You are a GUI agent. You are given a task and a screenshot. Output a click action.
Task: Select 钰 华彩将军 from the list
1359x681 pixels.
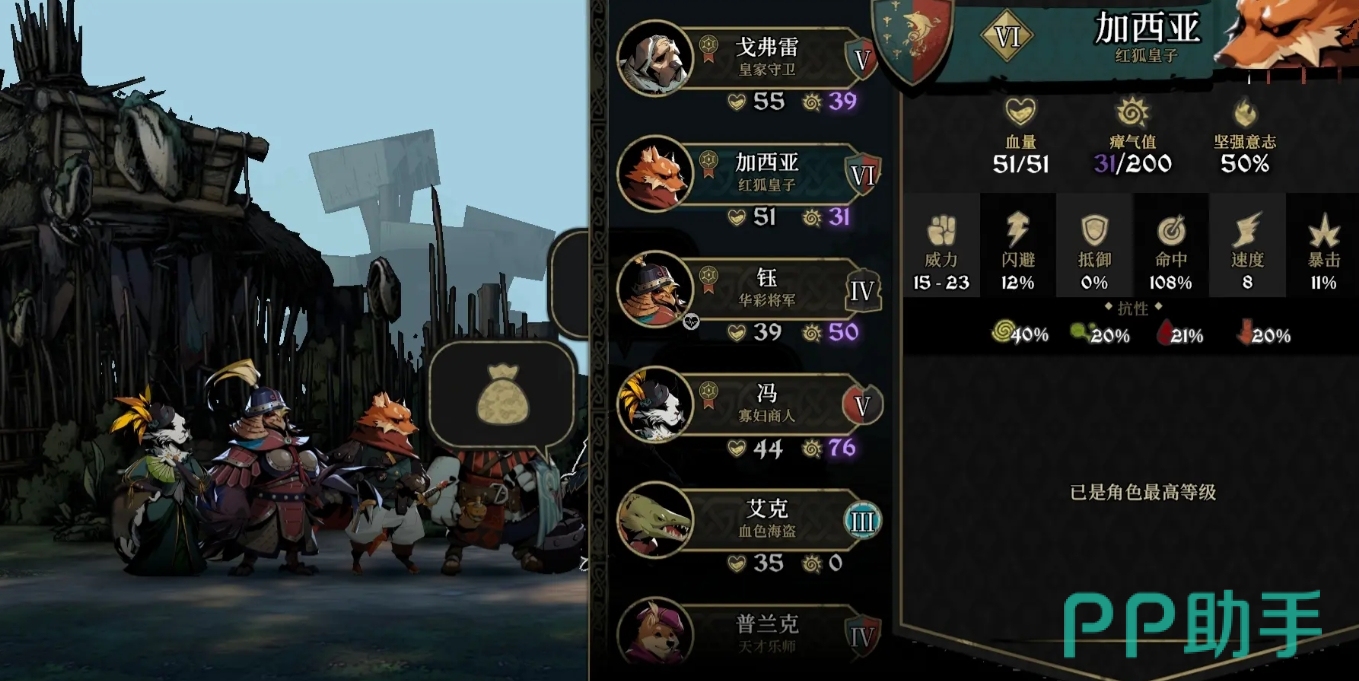[767, 288]
